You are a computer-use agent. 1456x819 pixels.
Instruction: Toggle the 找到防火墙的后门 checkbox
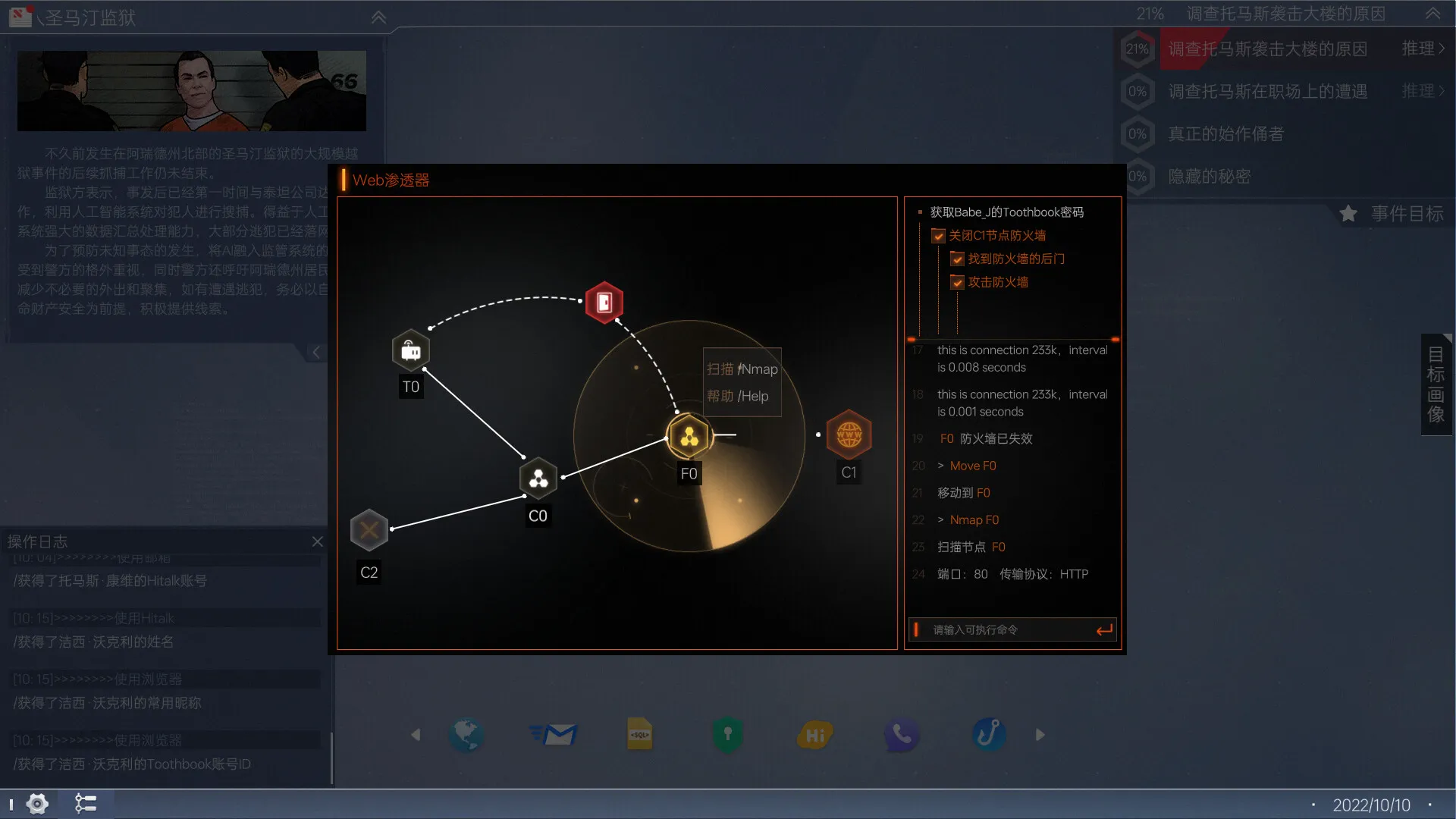957,259
